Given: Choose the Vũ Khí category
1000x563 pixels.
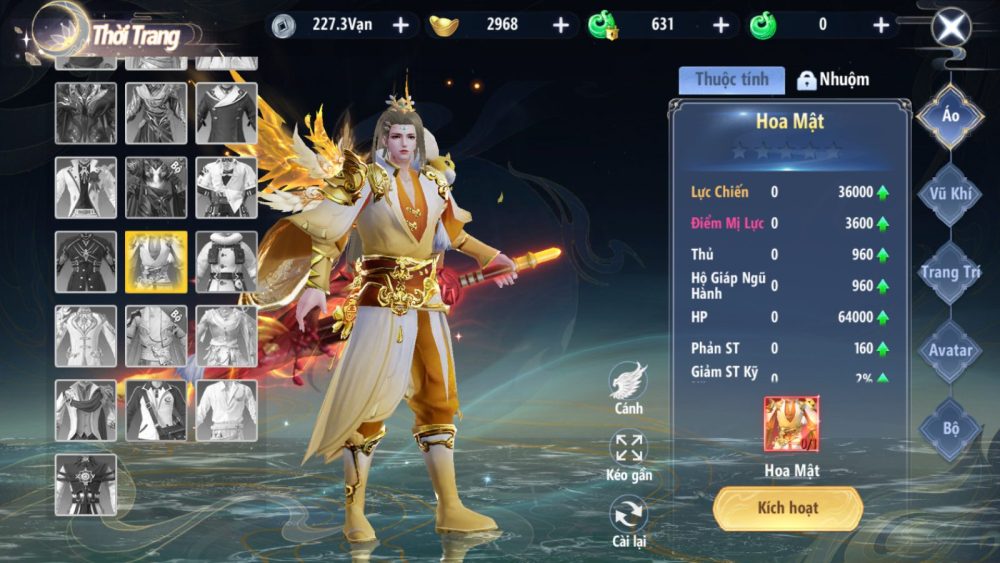Looking at the screenshot, I should pos(950,194).
